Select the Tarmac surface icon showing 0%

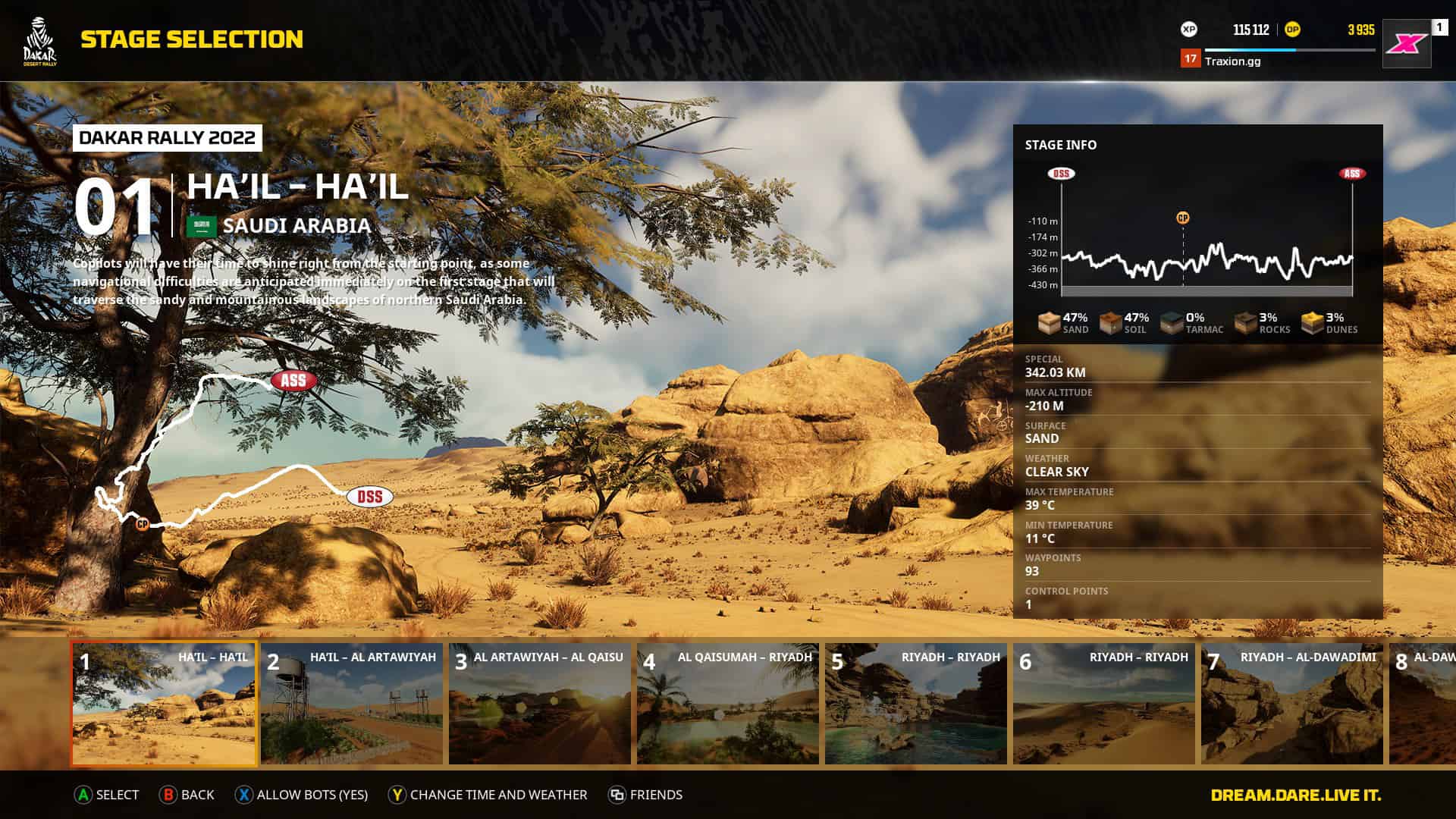tap(1169, 322)
